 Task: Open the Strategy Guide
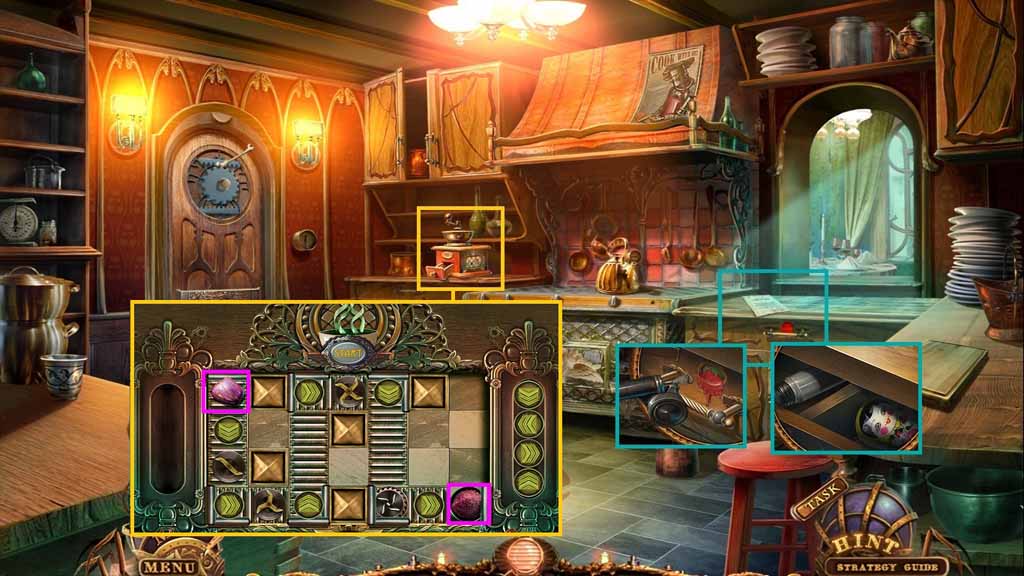[881, 567]
